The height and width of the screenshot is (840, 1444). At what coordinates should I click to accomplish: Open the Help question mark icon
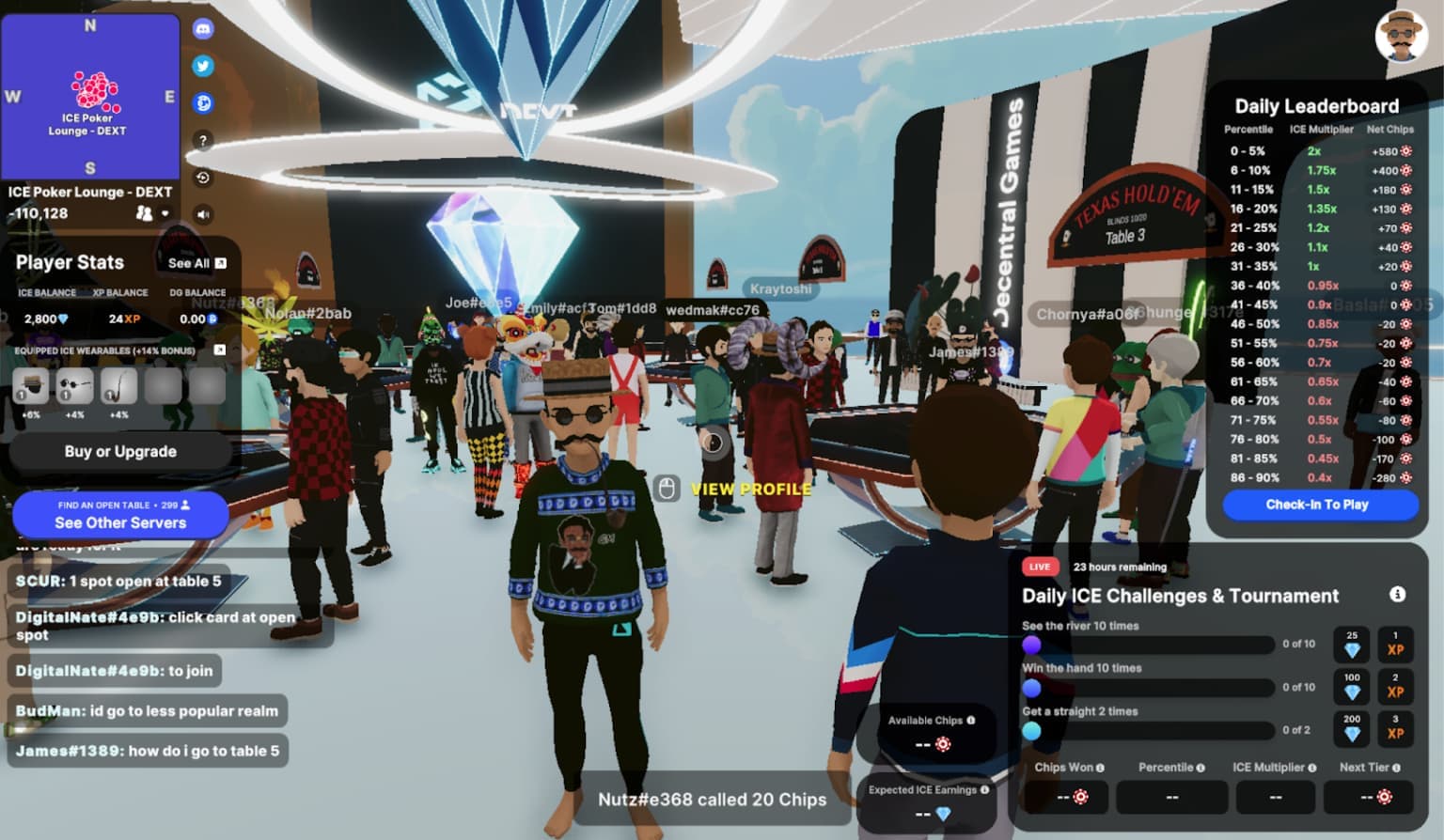(203, 141)
